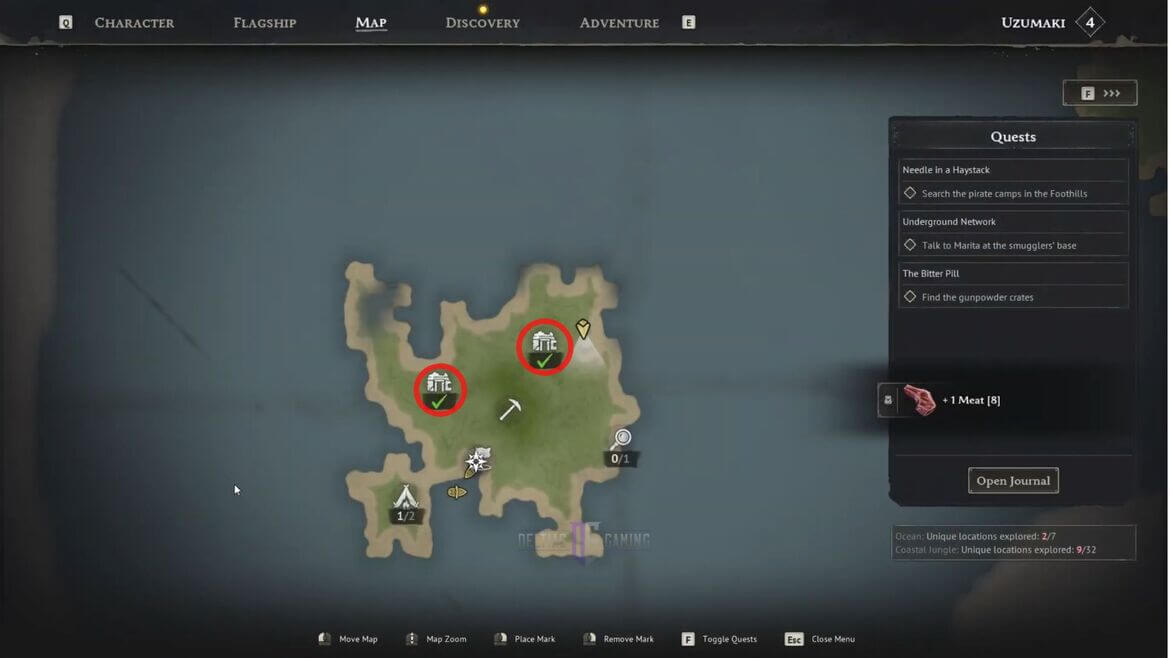Select the magnifying glass 0/1 map marker
1170x658 pixels.
(621, 440)
